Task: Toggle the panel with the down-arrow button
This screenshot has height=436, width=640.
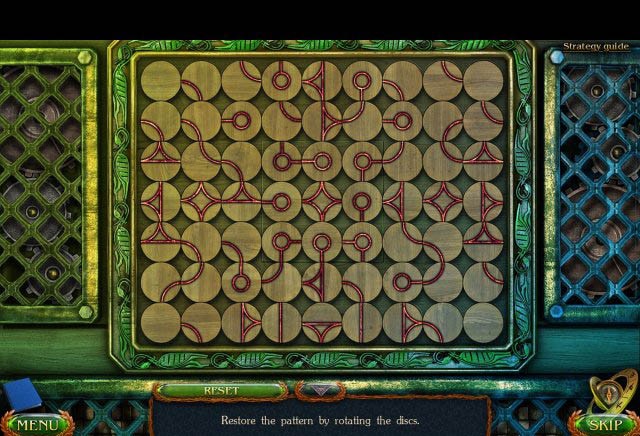Action: click(x=320, y=391)
